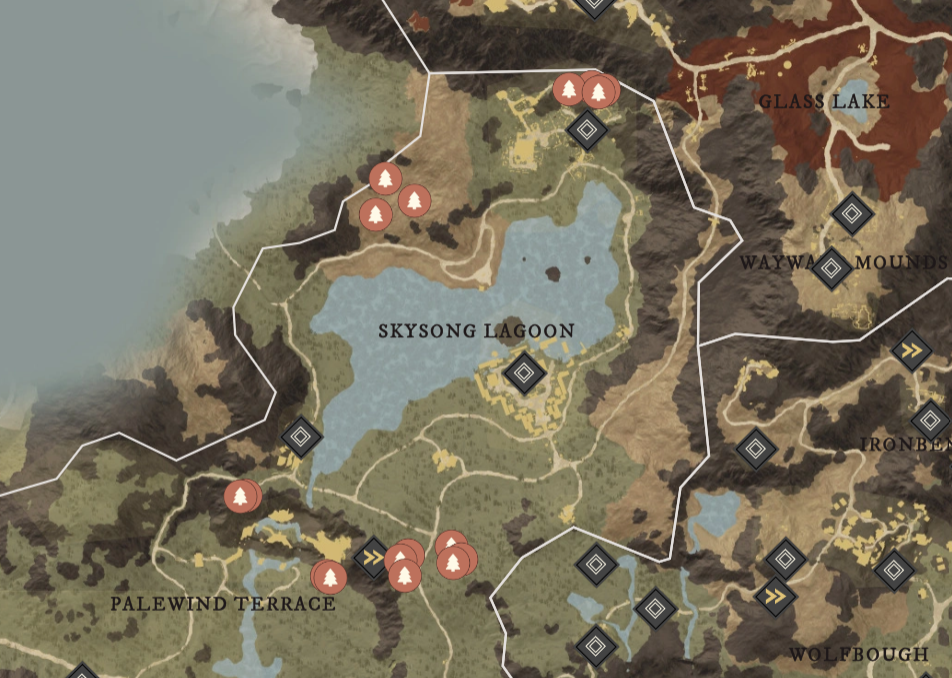Screen dimensions: 952x678
Task: Open the diamond marker overlapping the Wayward Mounds label
Action: (x=832, y=268)
